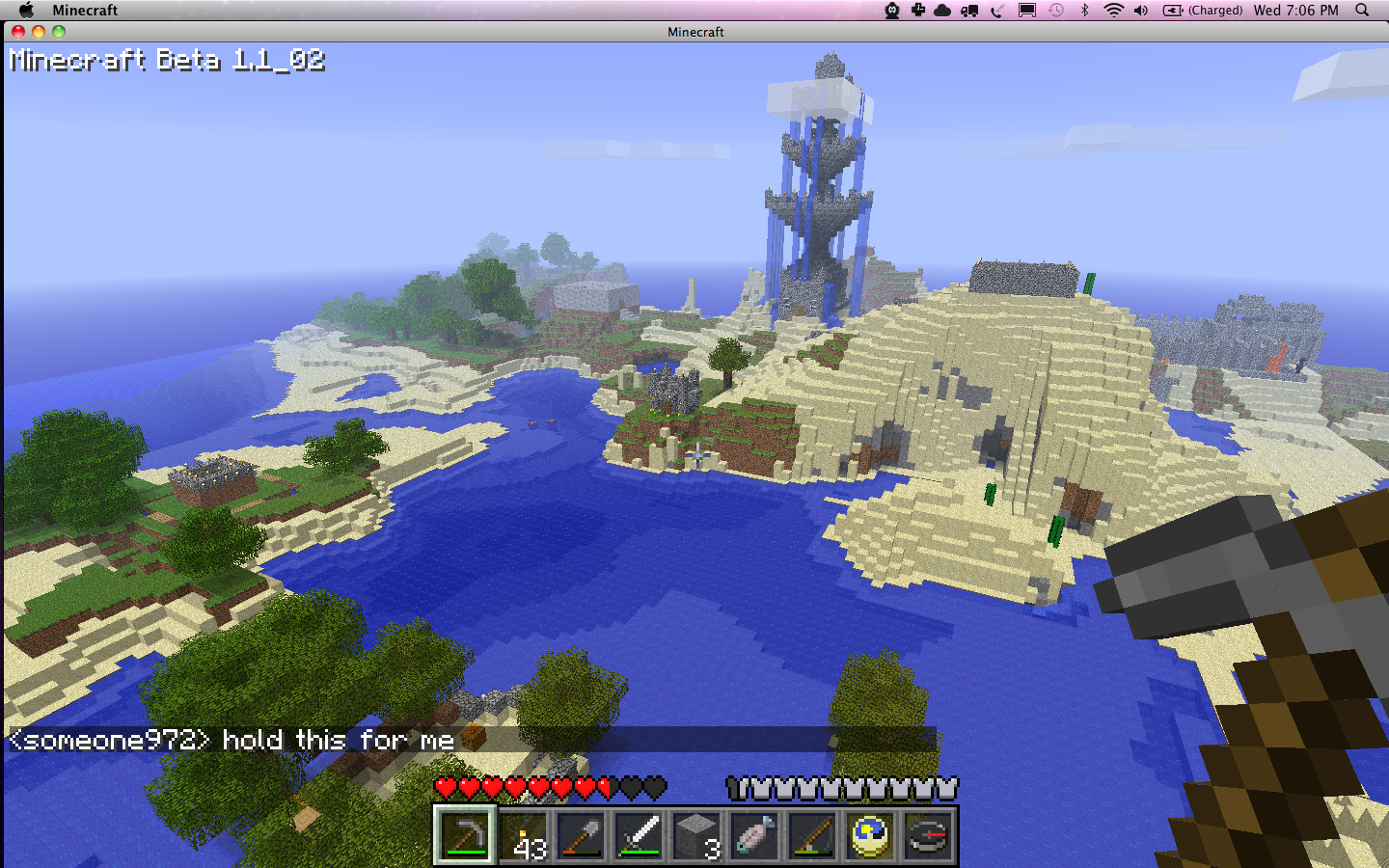Equip the iron sword slot
The width and height of the screenshot is (1389, 868).
(x=640, y=835)
